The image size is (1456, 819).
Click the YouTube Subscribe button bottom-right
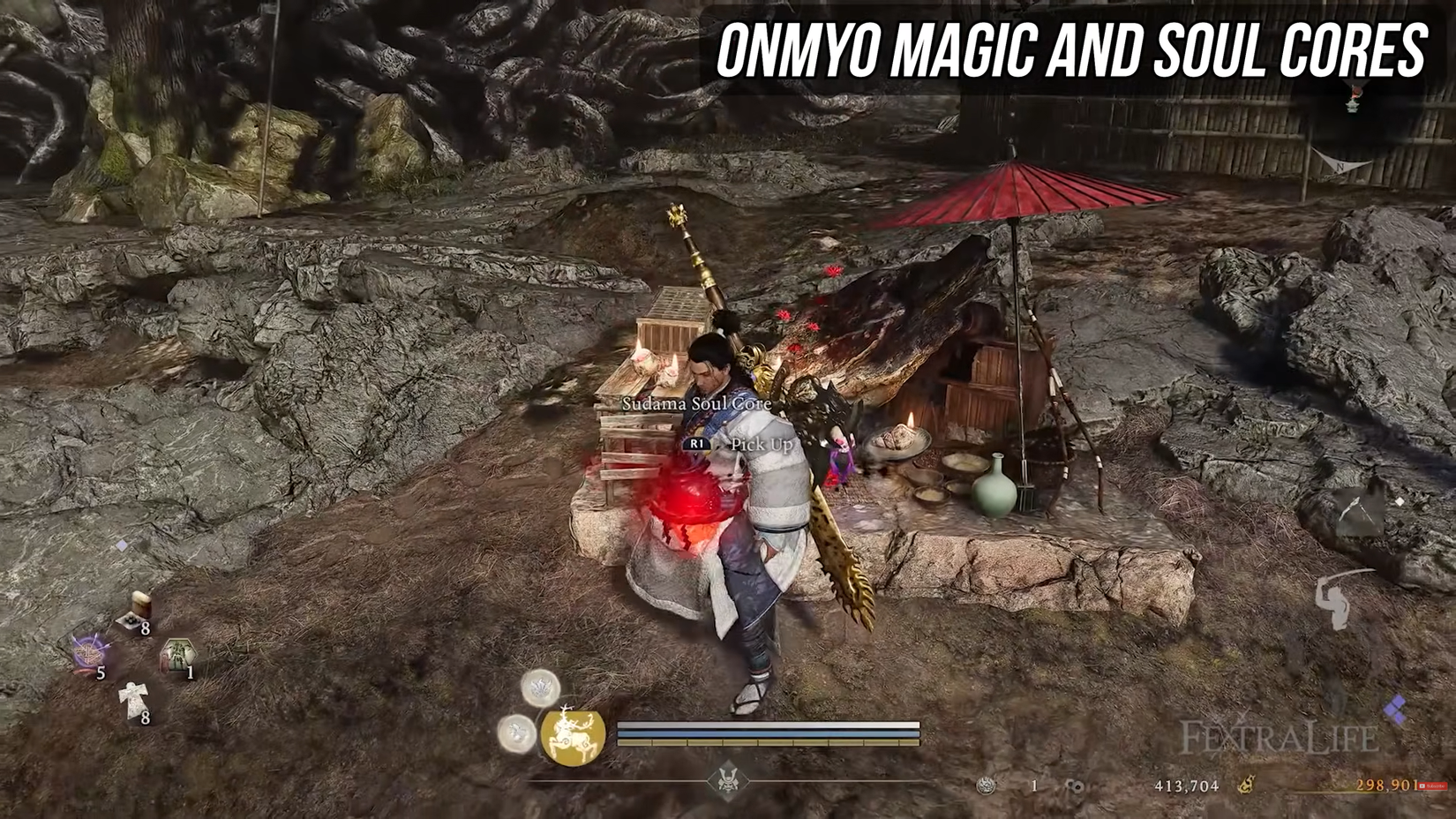click(1431, 786)
